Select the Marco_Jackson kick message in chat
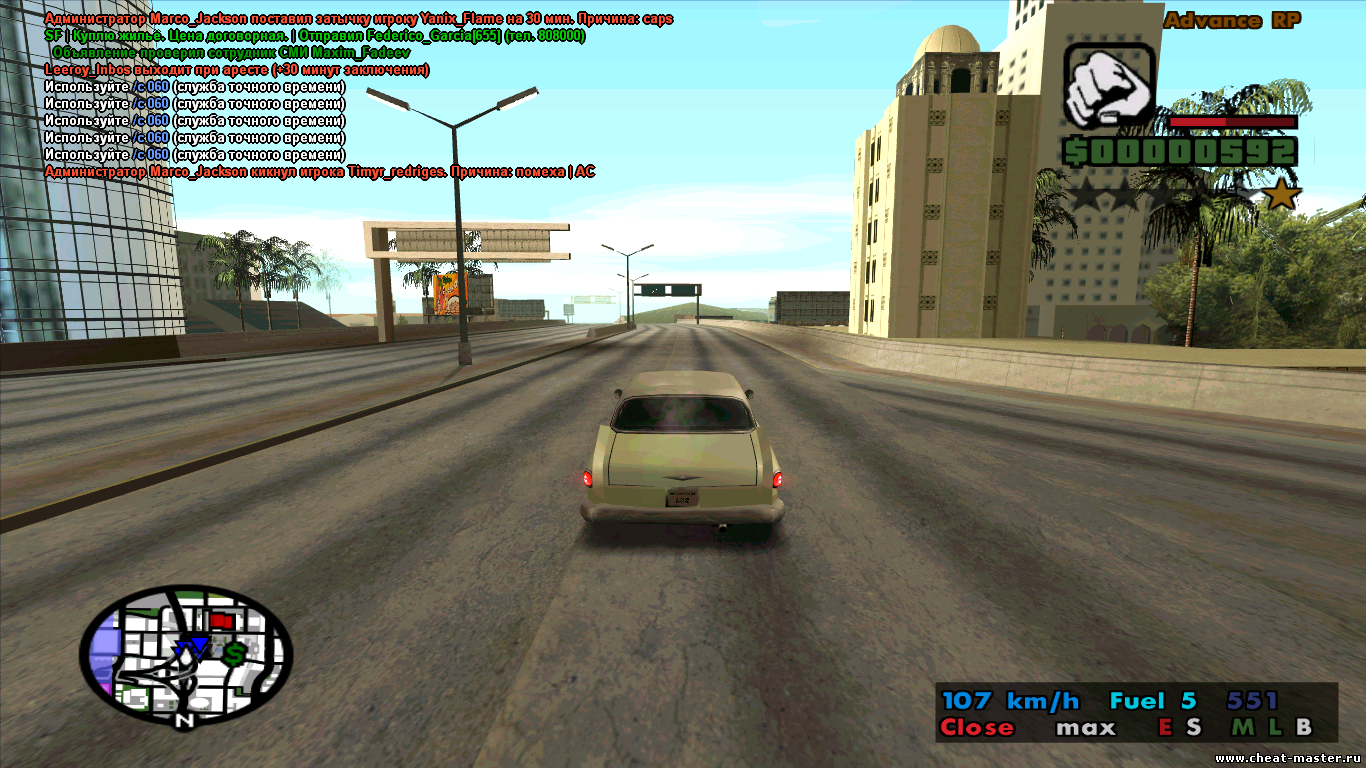Image resolution: width=1366 pixels, height=768 pixels. pyautogui.click(x=320, y=172)
